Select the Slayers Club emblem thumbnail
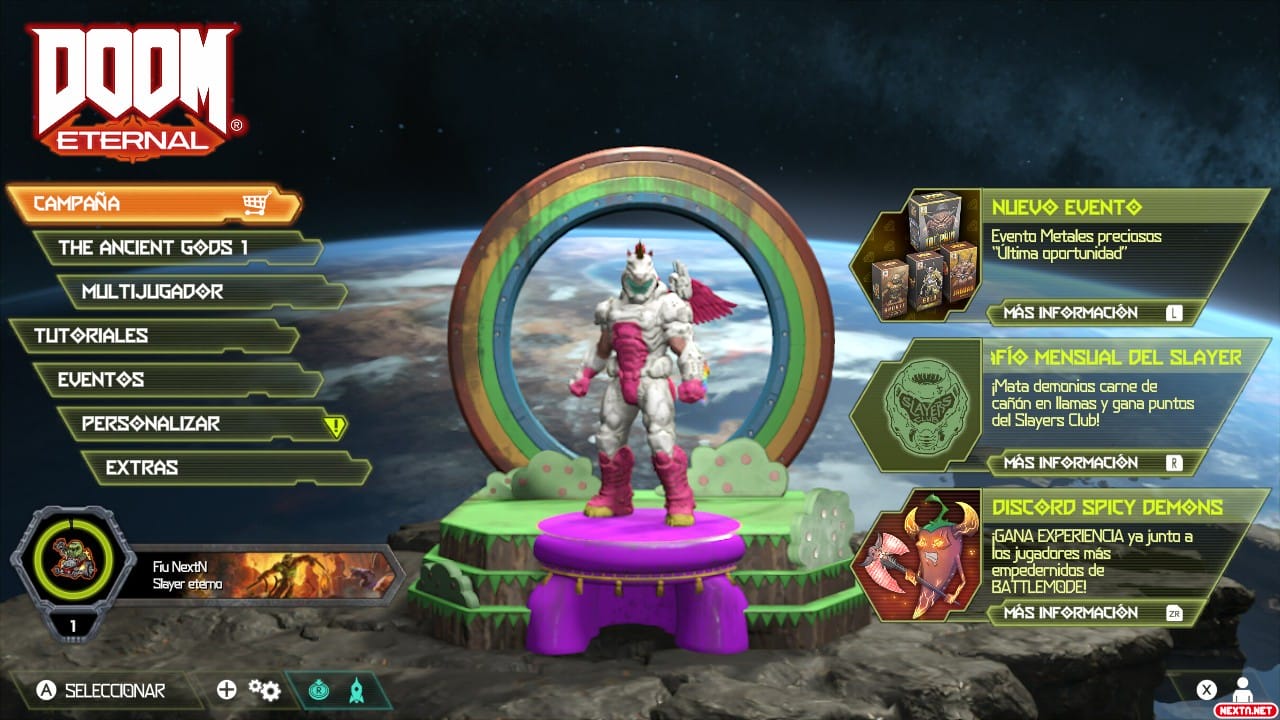 tap(917, 405)
